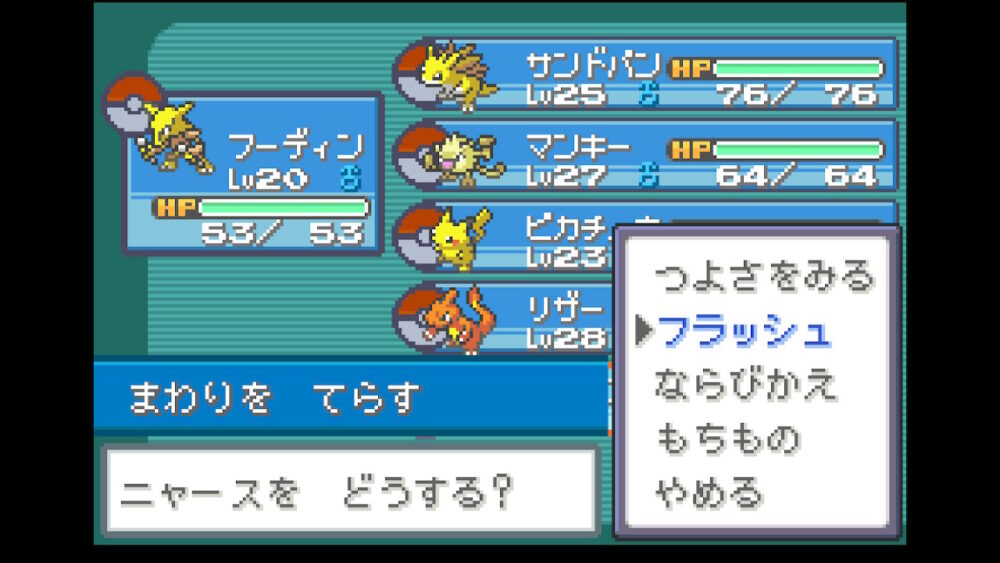Pick ならびかえ to reorder the party

point(745,386)
